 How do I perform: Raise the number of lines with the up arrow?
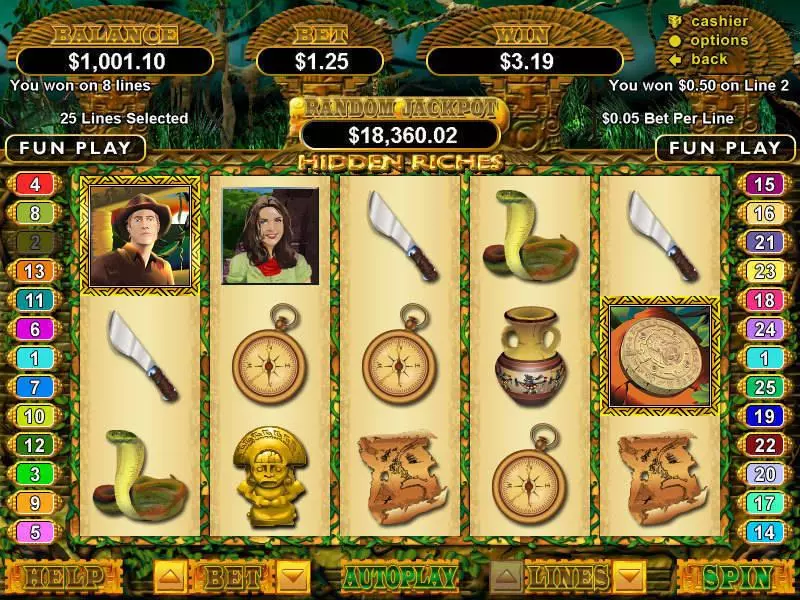pos(507,576)
